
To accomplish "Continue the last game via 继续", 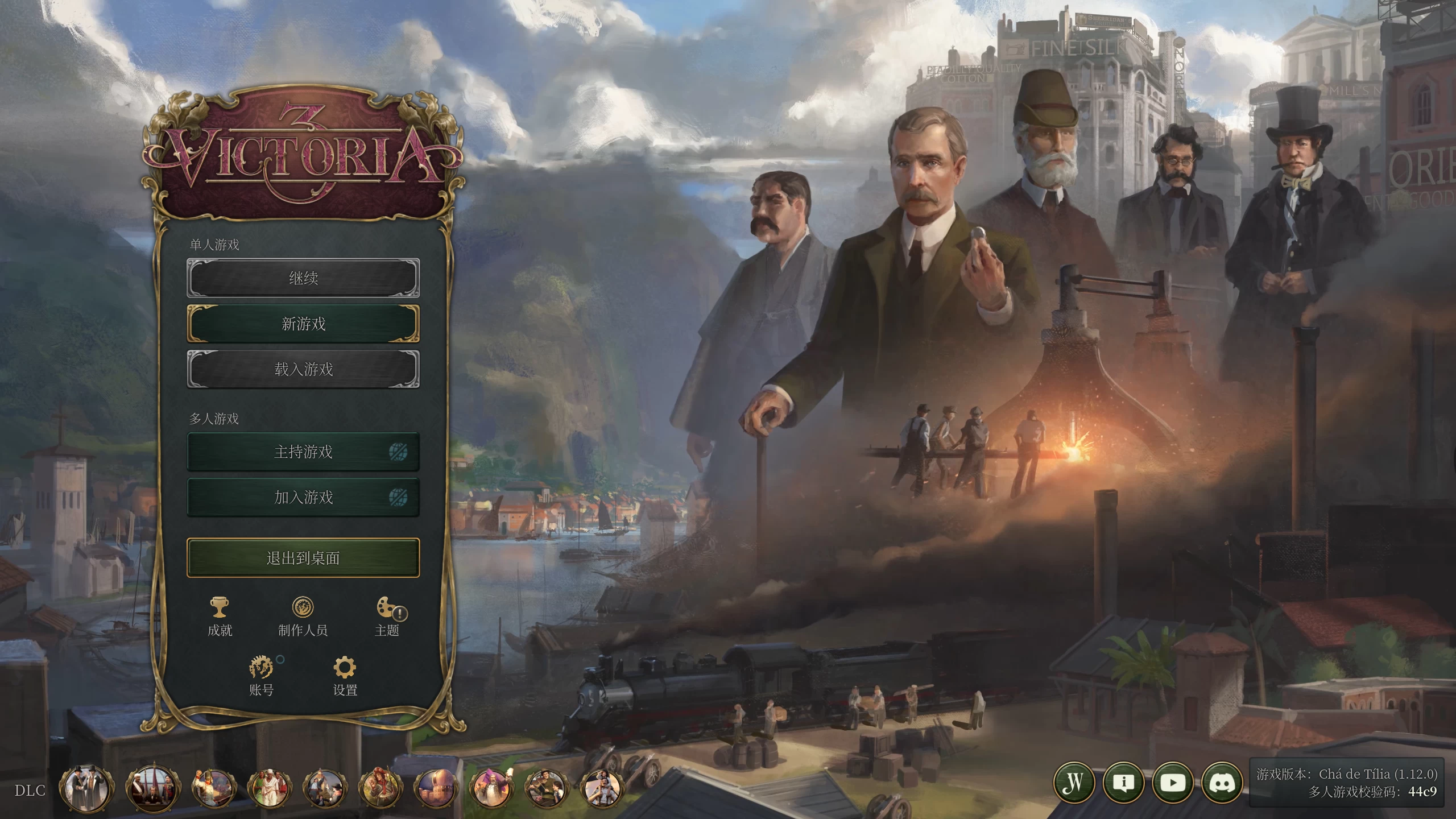I will [x=303, y=278].
